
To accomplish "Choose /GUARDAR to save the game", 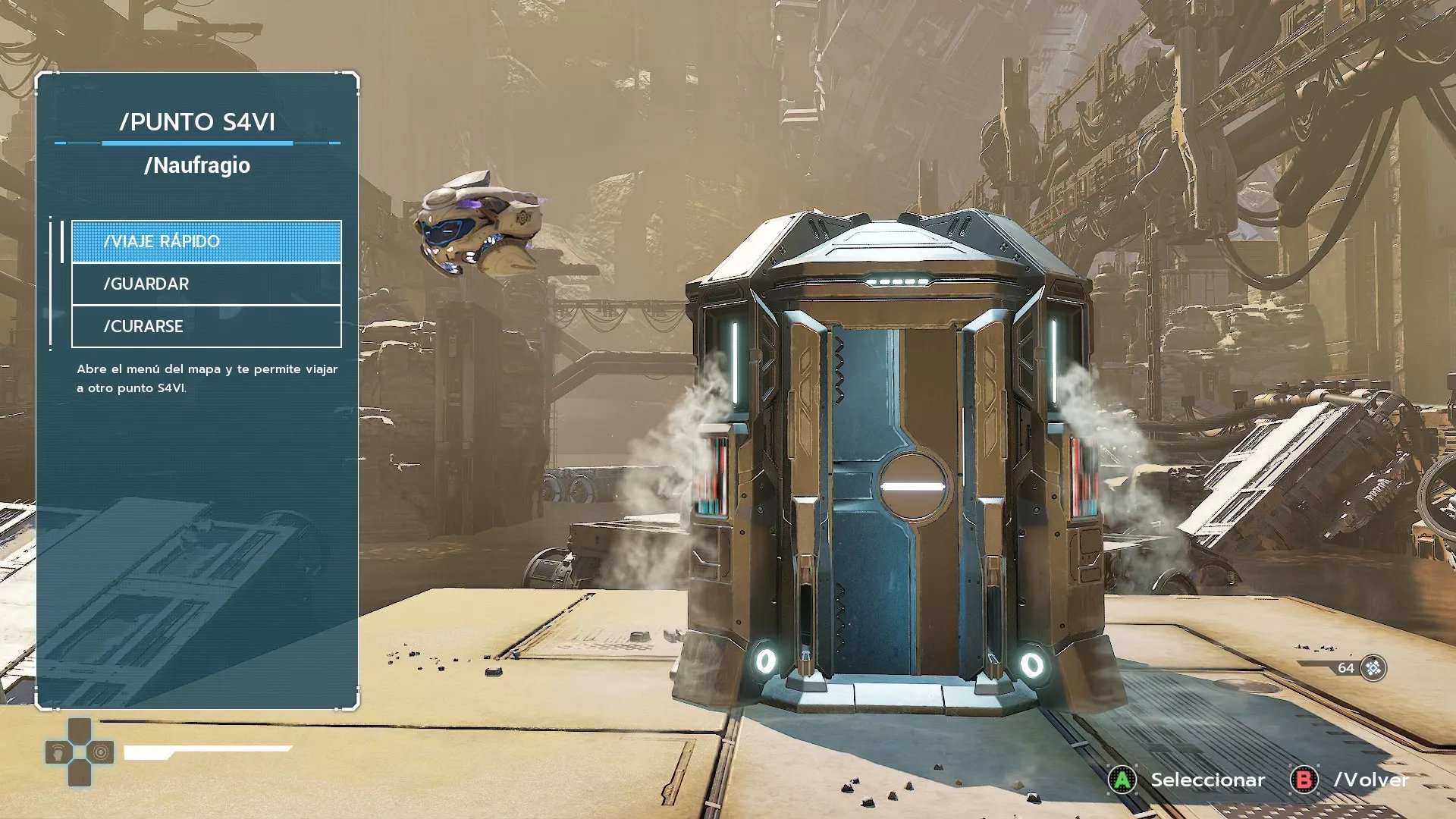I will [206, 284].
